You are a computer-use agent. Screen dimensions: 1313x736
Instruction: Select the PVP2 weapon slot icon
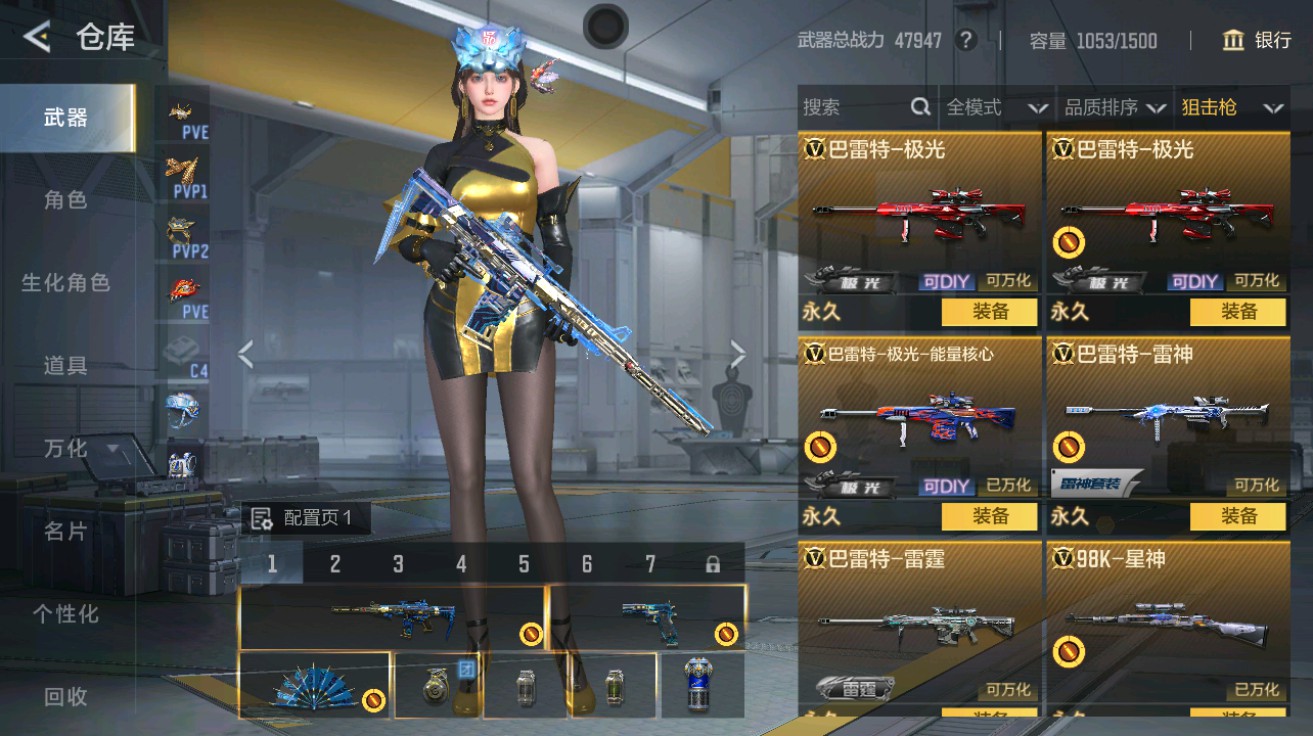click(179, 228)
